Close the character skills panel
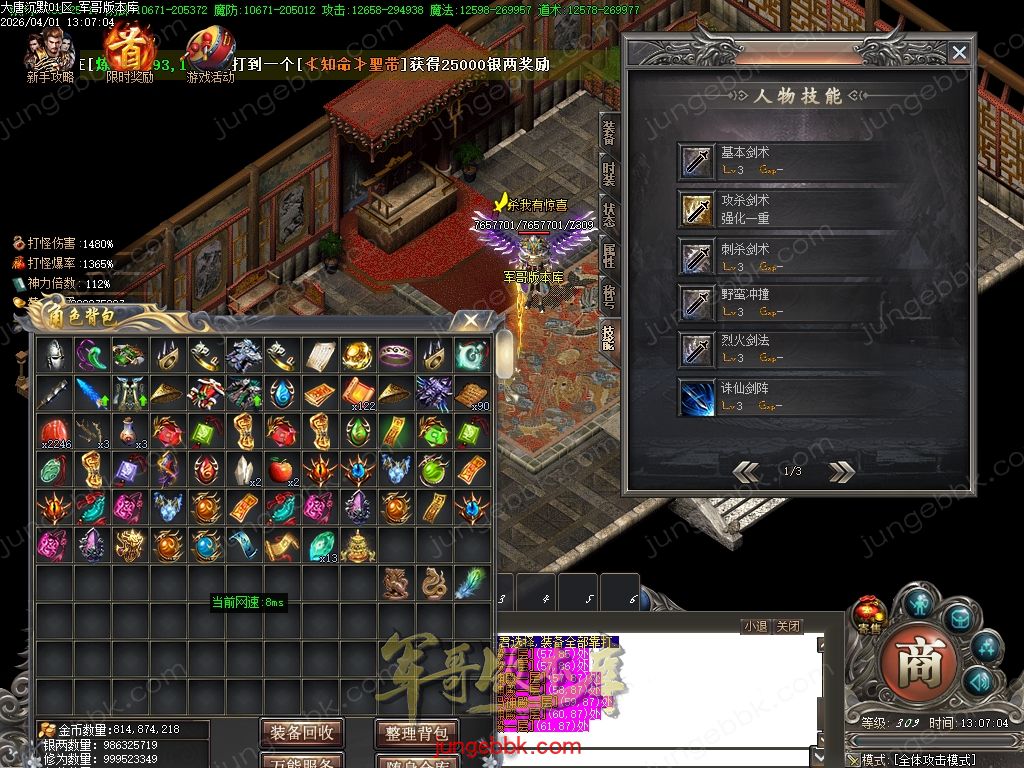 959,53
